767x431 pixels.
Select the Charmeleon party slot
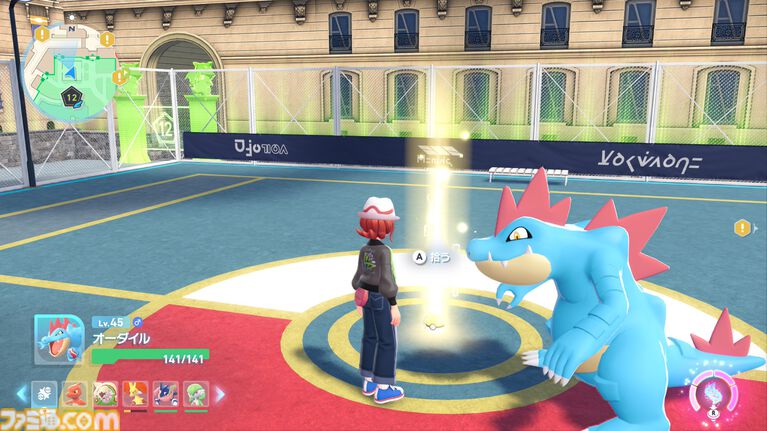(x=73, y=394)
